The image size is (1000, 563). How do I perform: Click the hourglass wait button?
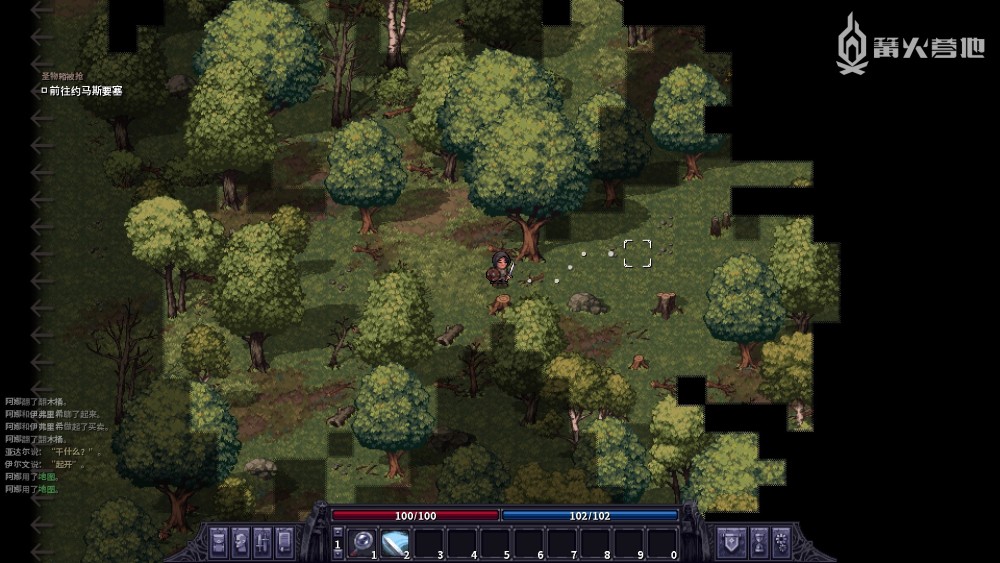point(759,542)
